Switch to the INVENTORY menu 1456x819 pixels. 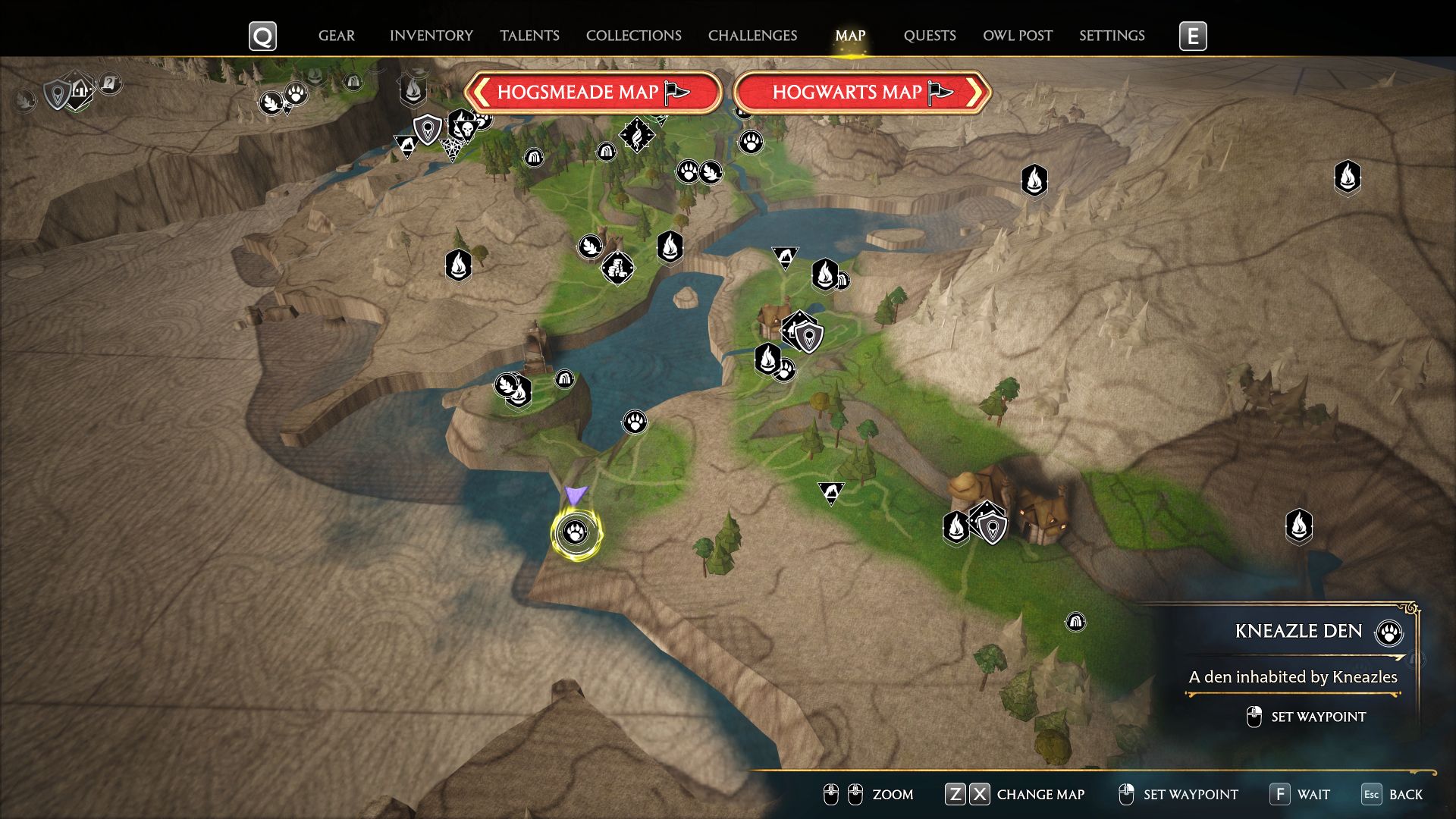(431, 35)
